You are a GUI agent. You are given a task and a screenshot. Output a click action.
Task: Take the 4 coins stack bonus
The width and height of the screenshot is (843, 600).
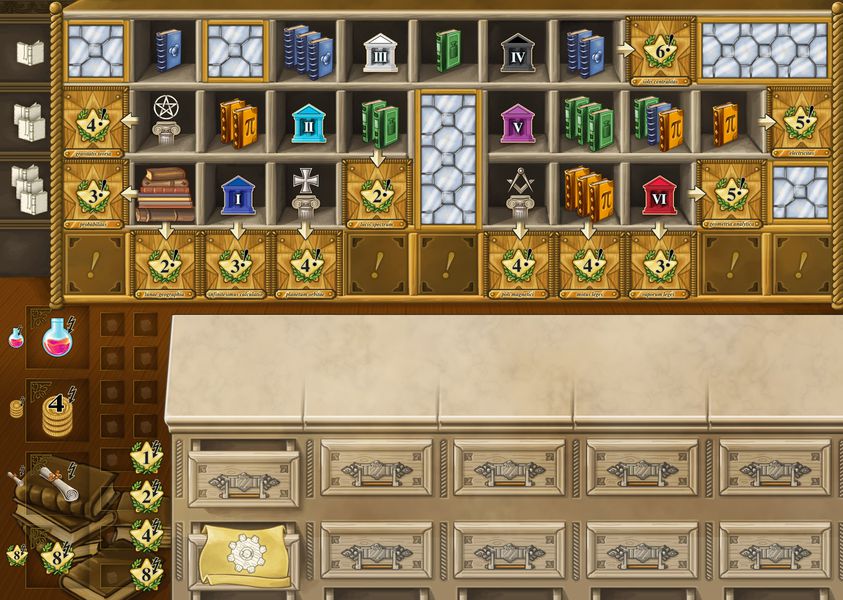coord(58,409)
